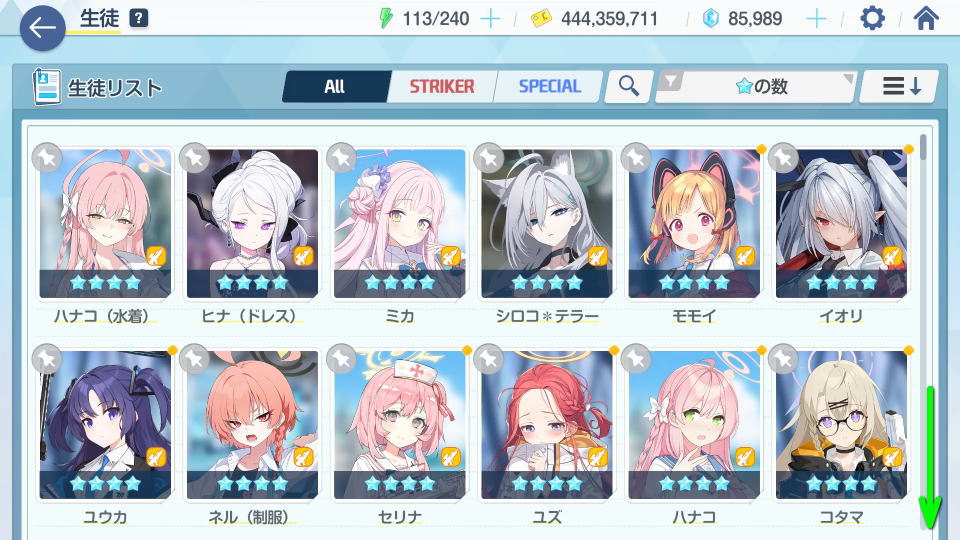This screenshot has height=540, width=960.
Task: Add energy with the plus button
Action: [x=490, y=18]
